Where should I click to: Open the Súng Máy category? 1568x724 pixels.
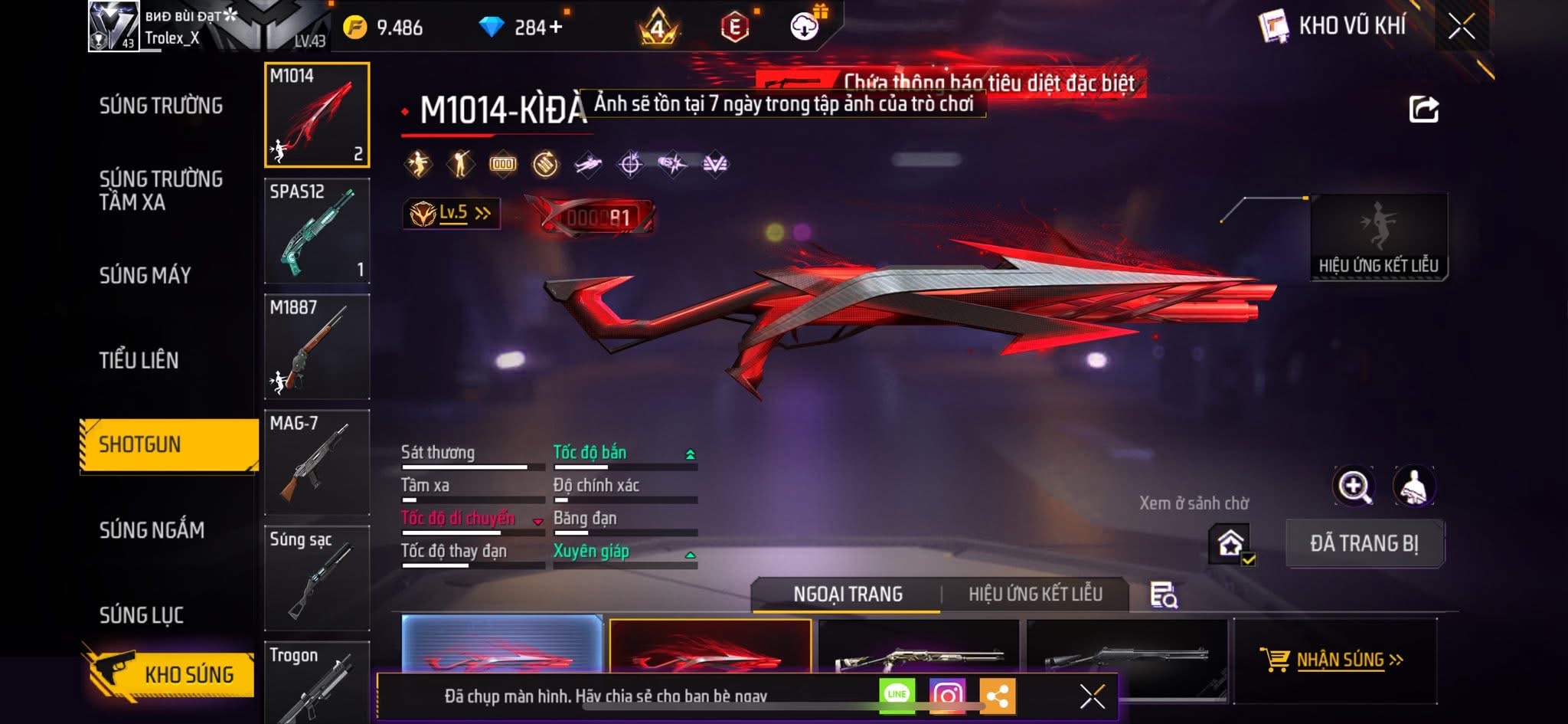point(145,275)
